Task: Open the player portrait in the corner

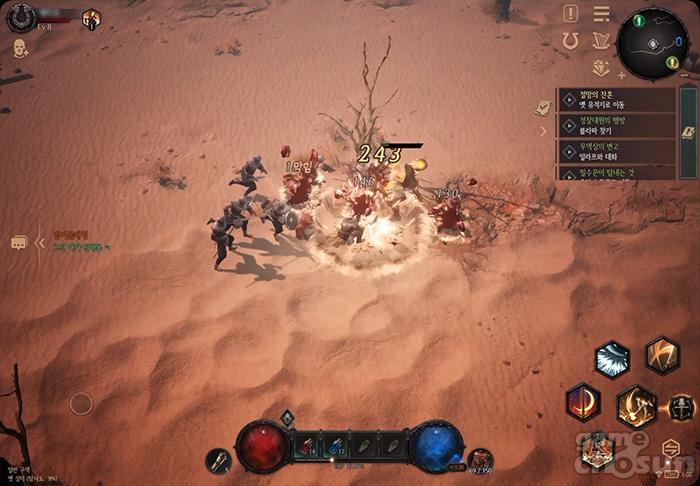Action: (21, 17)
